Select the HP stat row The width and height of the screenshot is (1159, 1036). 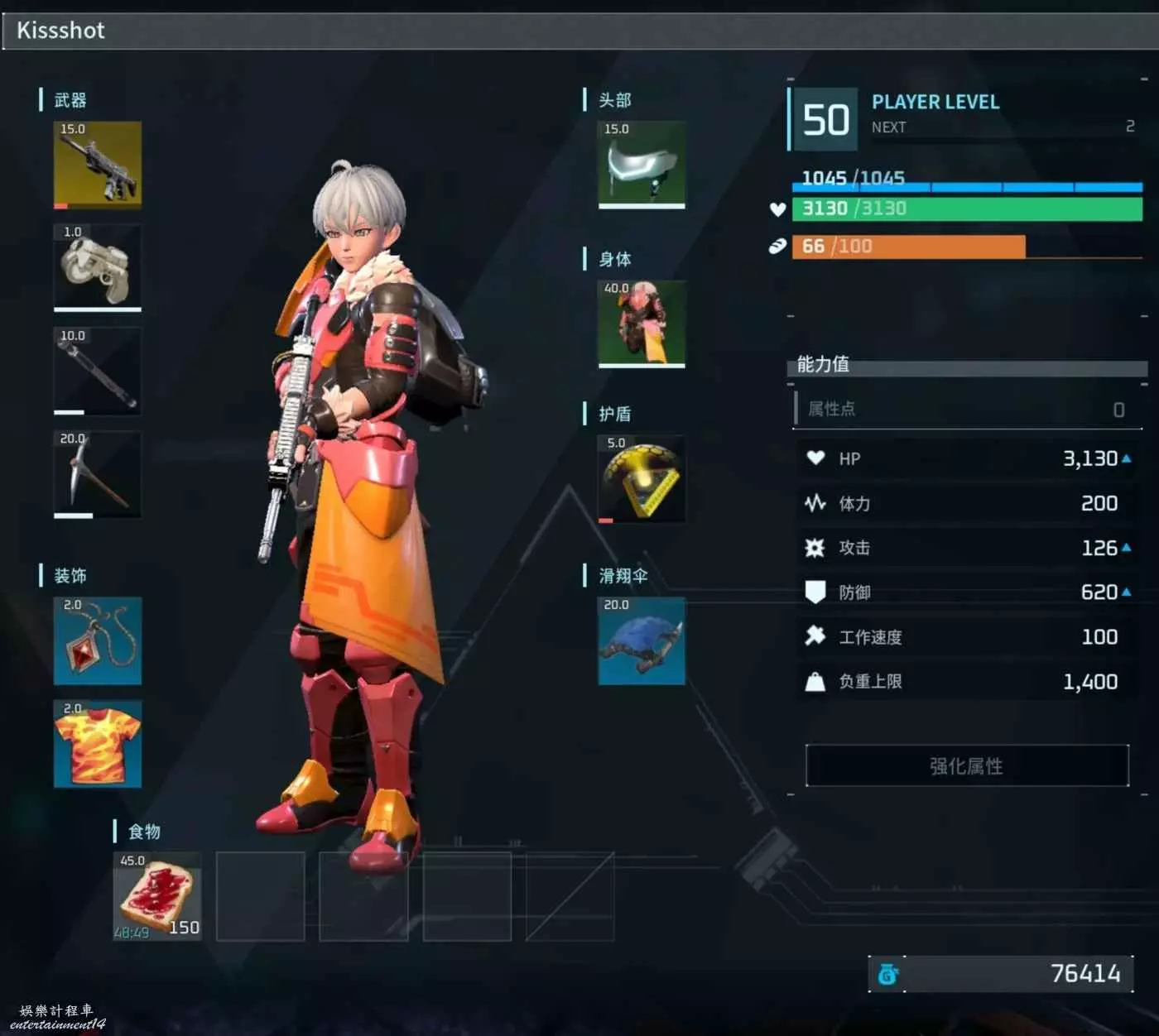click(967, 458)
